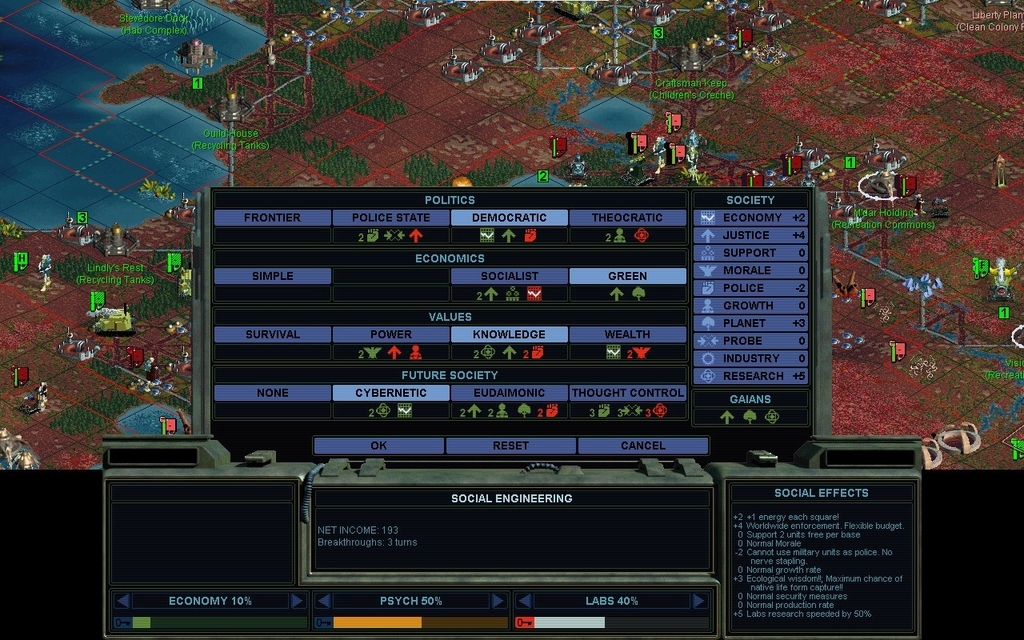Switch politics to Theocratic
The image size is (1024, 640).
click(x=627, y=217)
